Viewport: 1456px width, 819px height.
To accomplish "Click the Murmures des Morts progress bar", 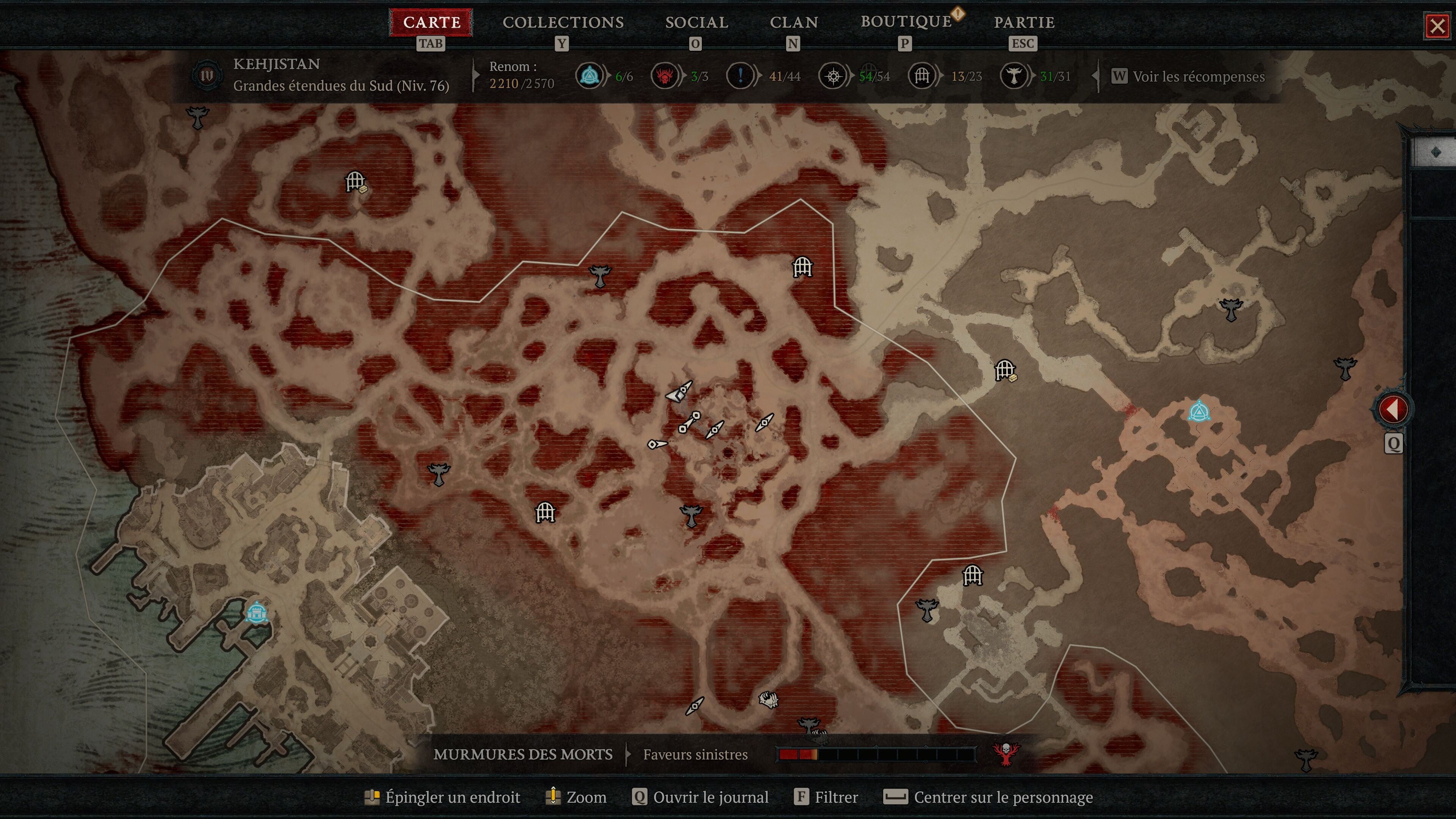I will 879,754.
